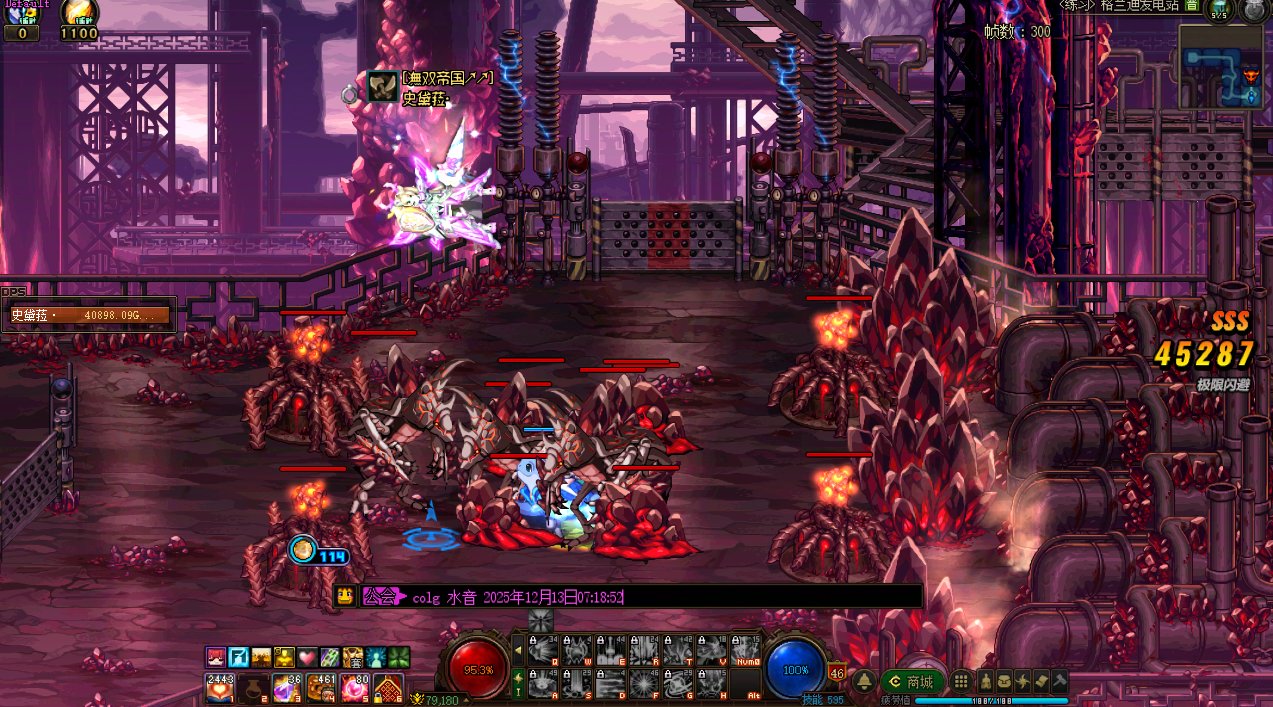The width and height of the screenshot is (1273, 707).
Task: Click the 史蛍菈 DPS meter entry
Action: 90,315
